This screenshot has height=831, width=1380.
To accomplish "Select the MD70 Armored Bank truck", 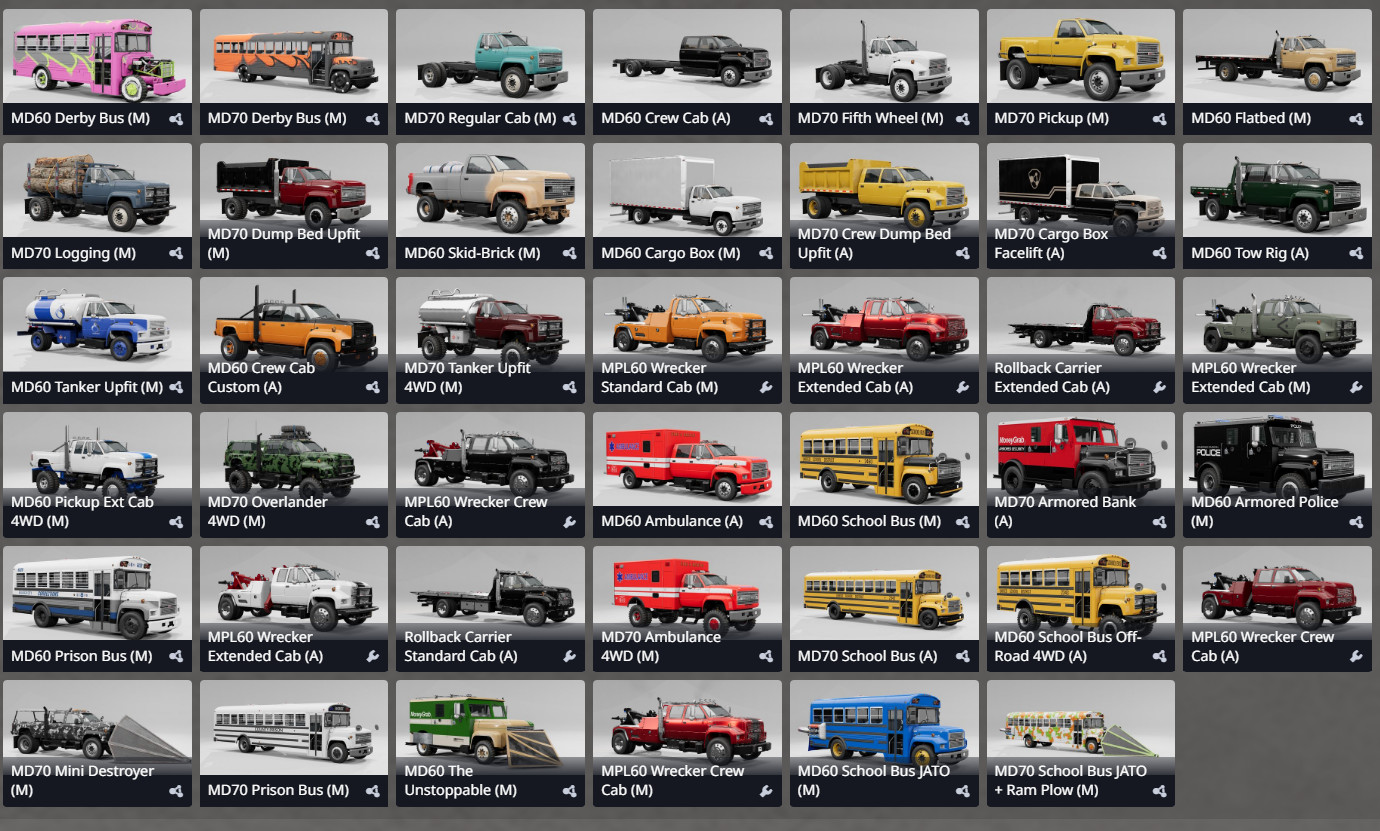I will (x=1080, y=460).
